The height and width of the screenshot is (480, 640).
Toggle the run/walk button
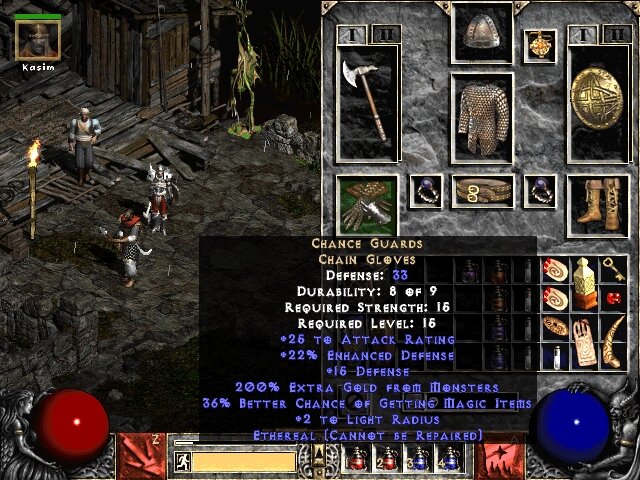(181, 461)
